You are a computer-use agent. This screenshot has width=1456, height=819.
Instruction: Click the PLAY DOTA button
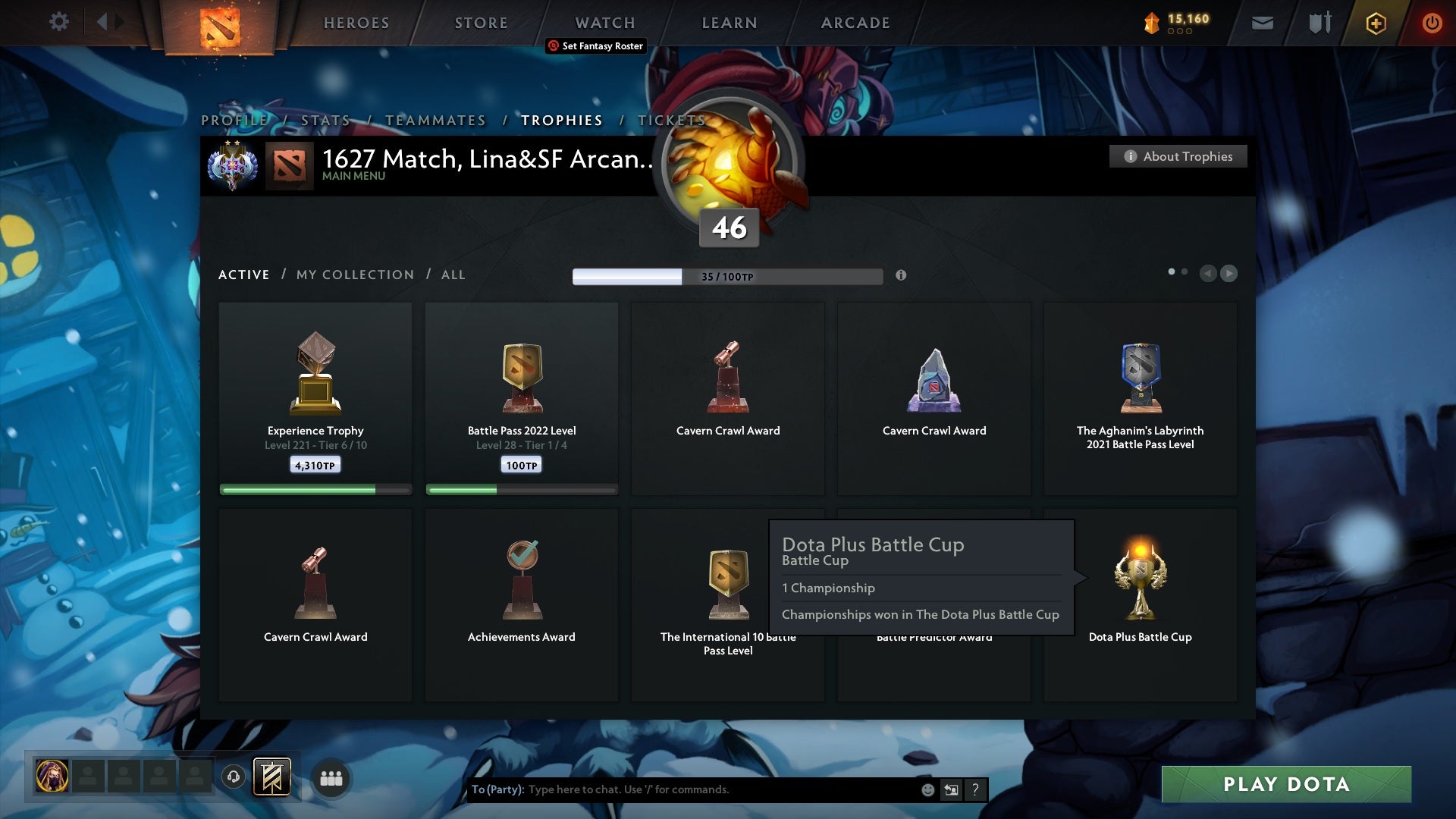[1286, 785]
